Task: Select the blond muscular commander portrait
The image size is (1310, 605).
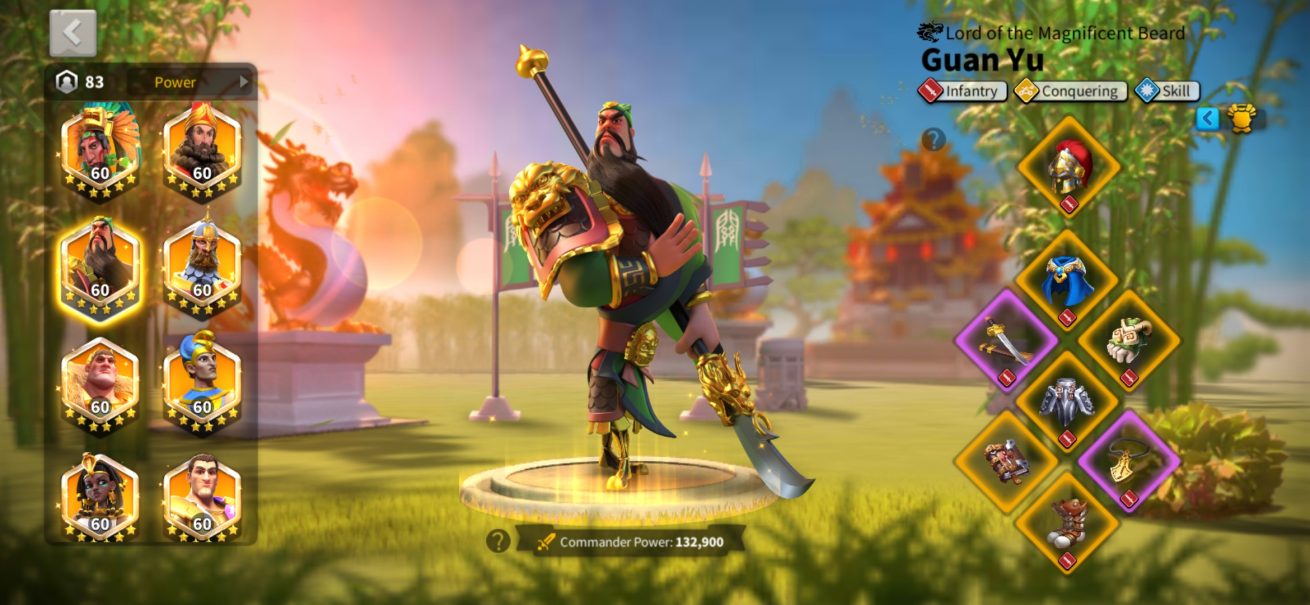Action: [x=100, y=382]
